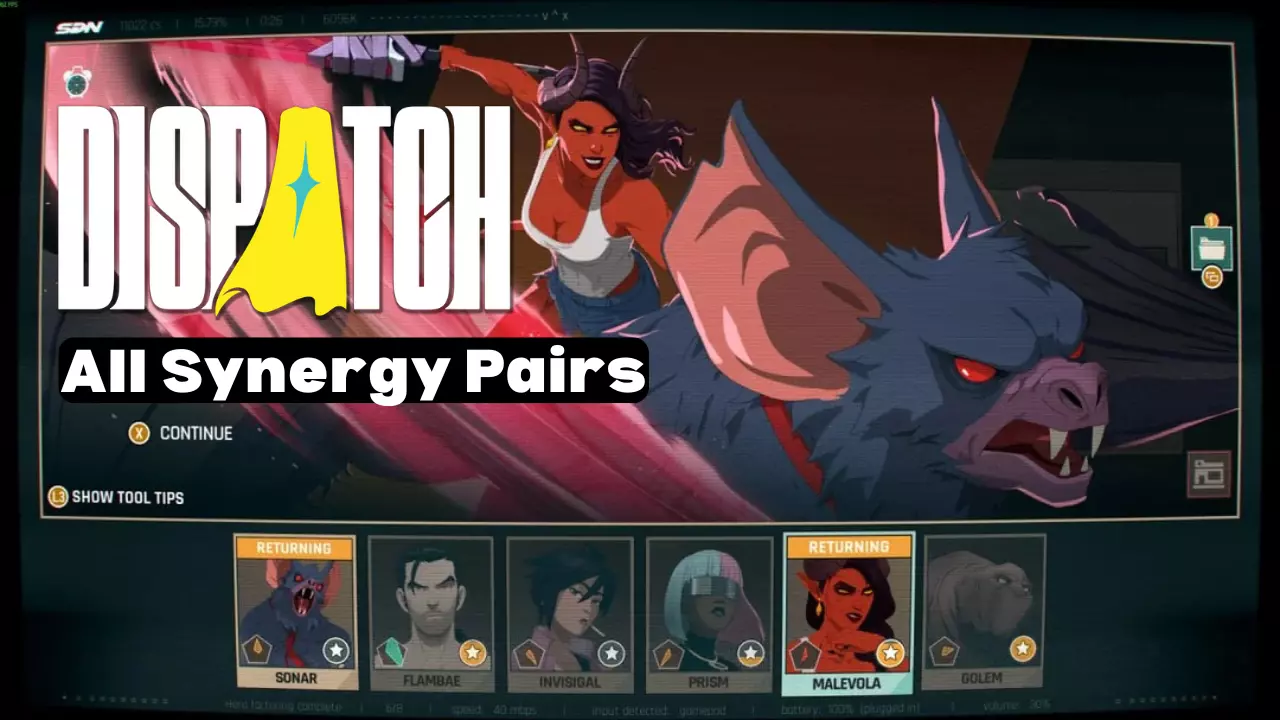Open the timer clock icon top left
Screen dimensions: 1280x720
pyautogui.click(x=75, y=82)
